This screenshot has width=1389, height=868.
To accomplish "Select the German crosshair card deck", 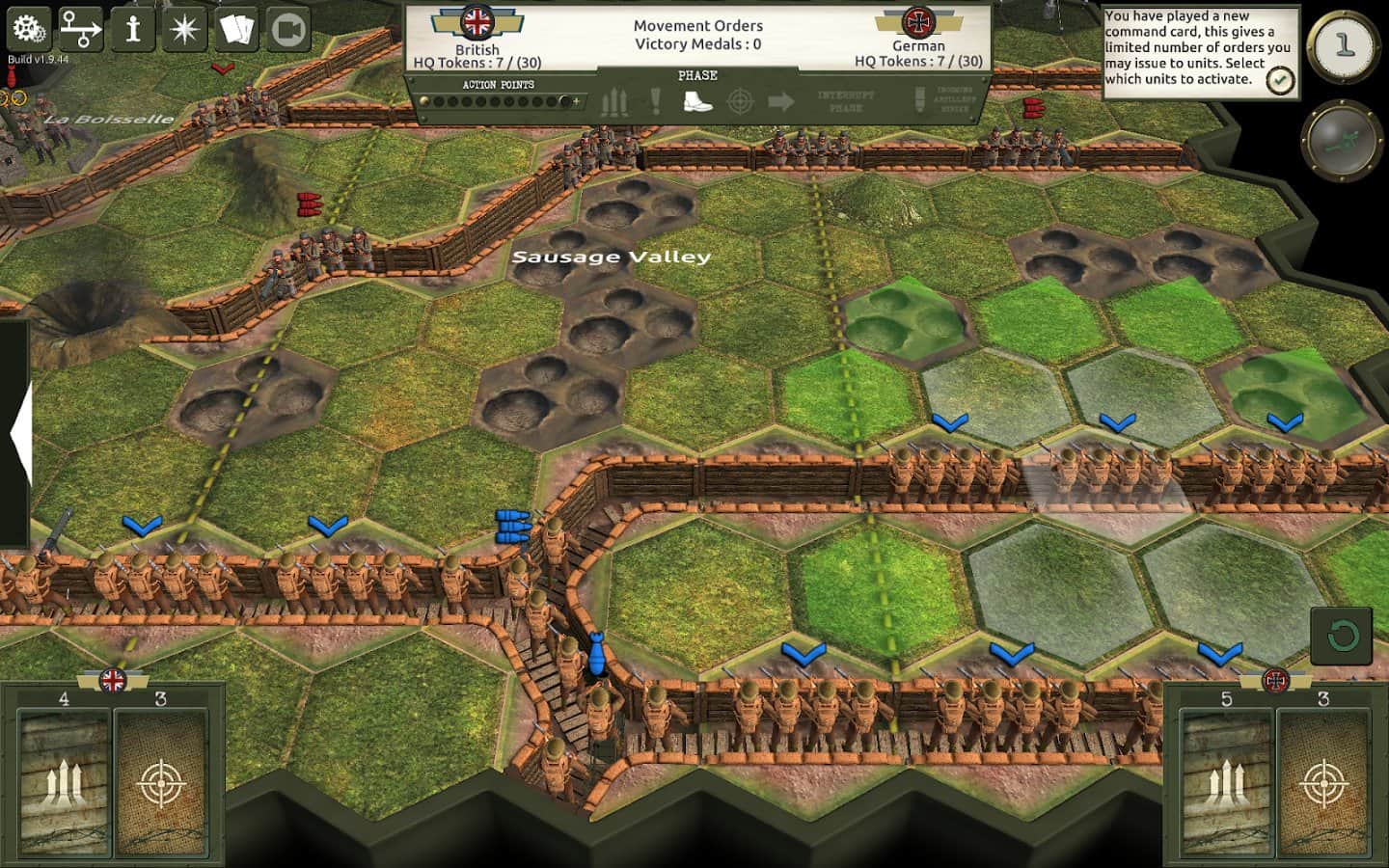I will coord(1323,782).
